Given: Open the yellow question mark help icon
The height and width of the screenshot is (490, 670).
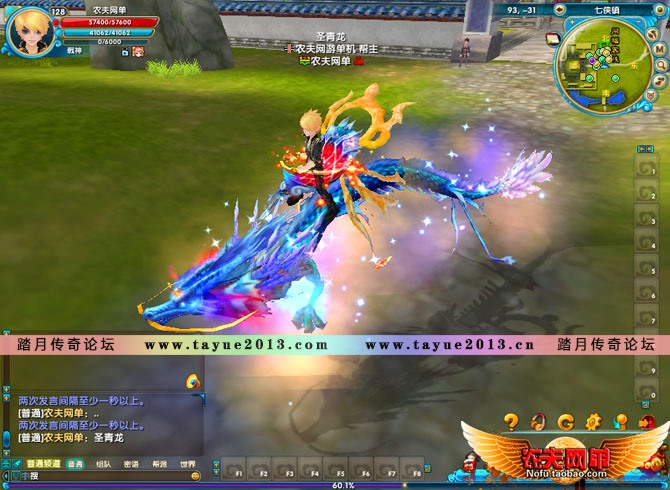Looking at the screenshot, I should click(x=511, y=421).
